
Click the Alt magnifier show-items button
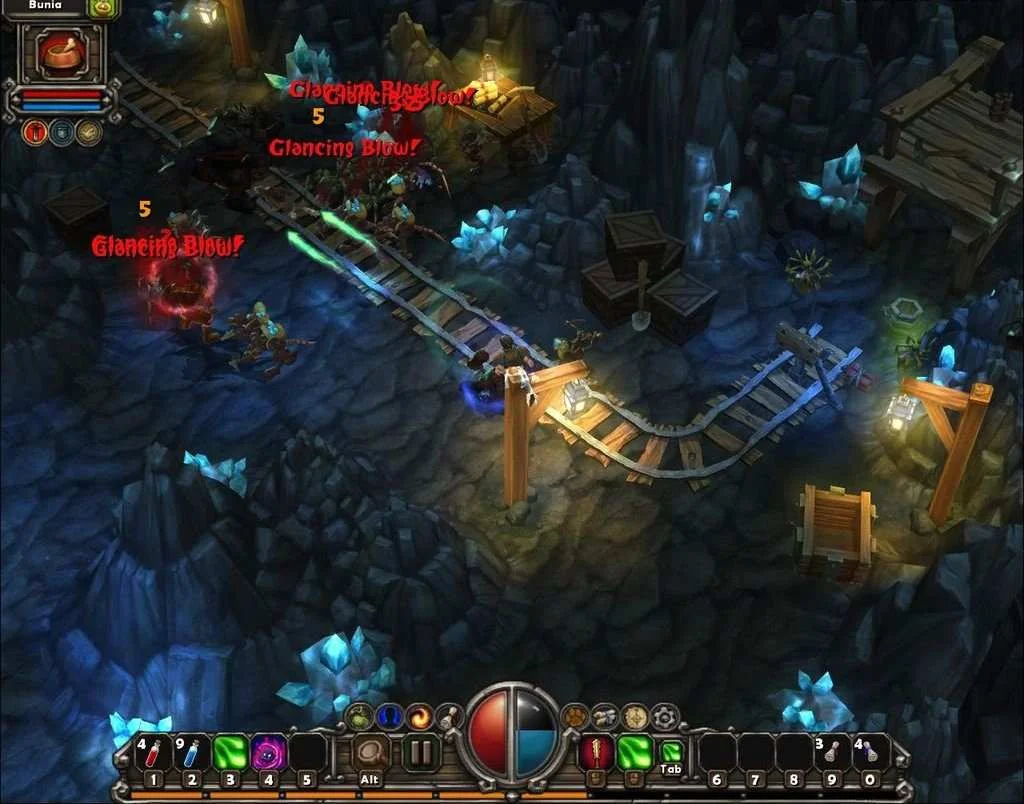pos(371,753)
